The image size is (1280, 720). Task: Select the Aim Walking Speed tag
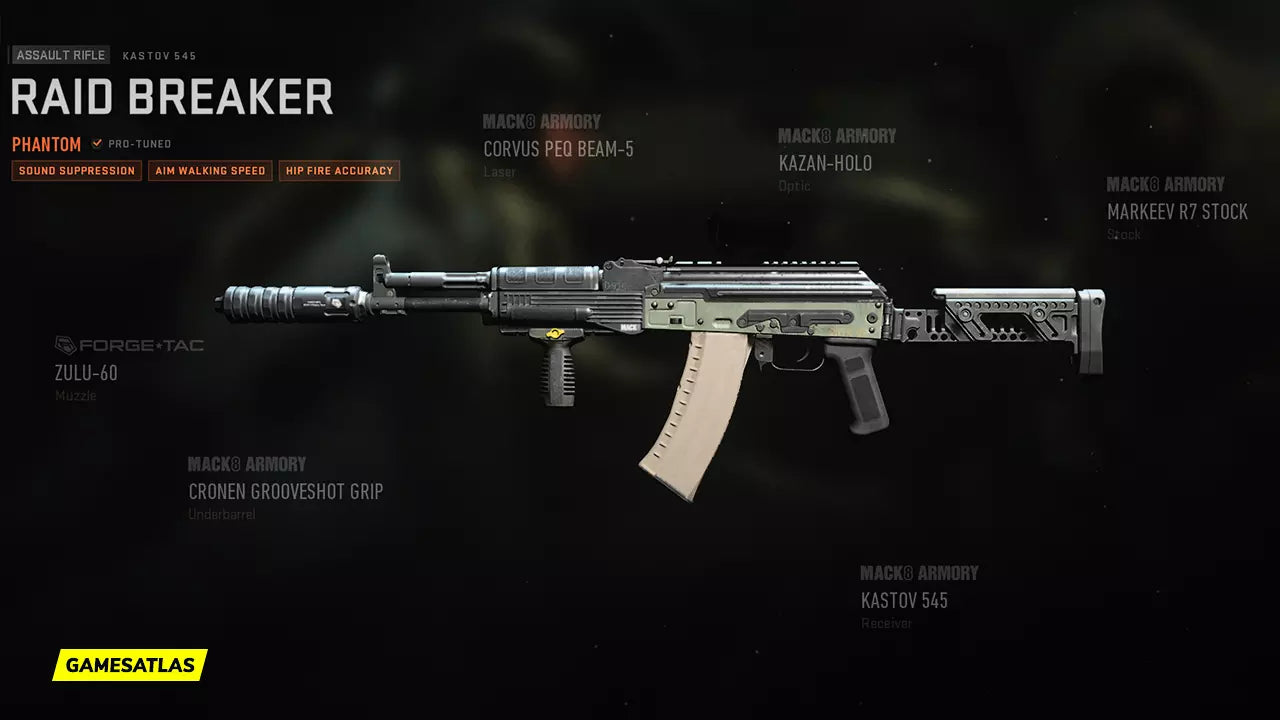pyautogui.click(x=210, y=171)
